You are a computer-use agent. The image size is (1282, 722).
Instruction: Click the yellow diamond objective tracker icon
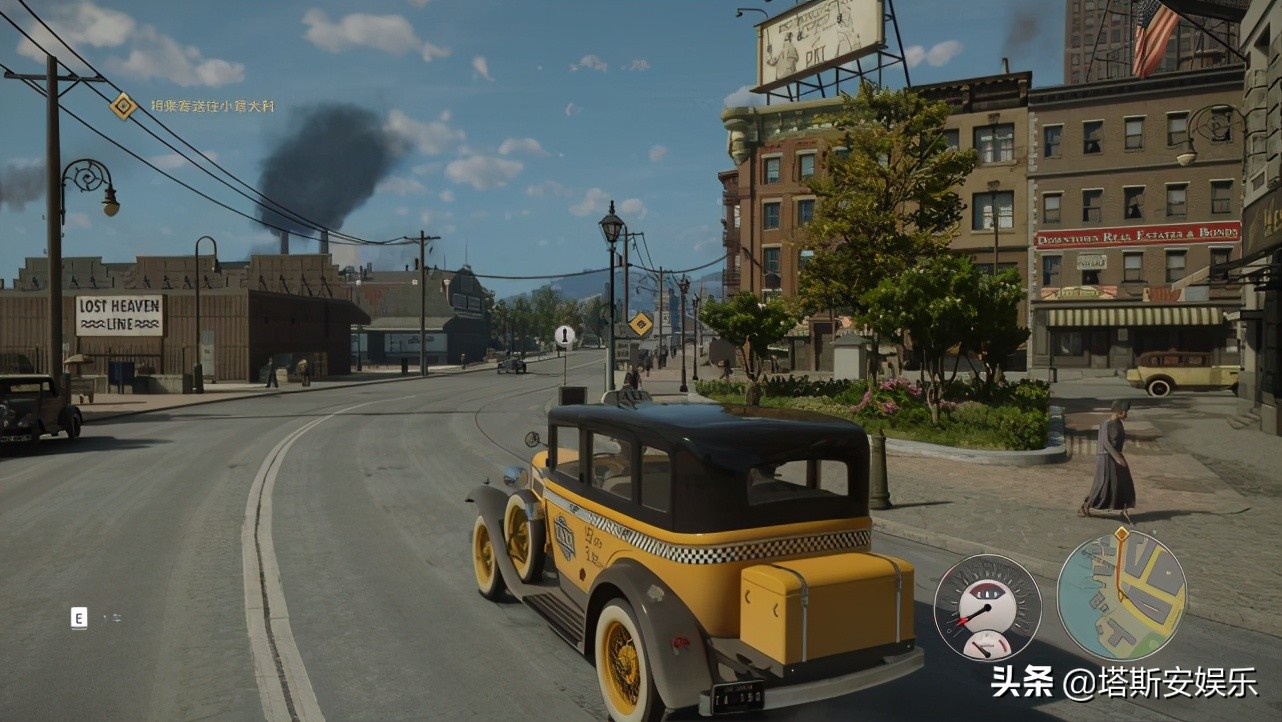coord(124,105)
